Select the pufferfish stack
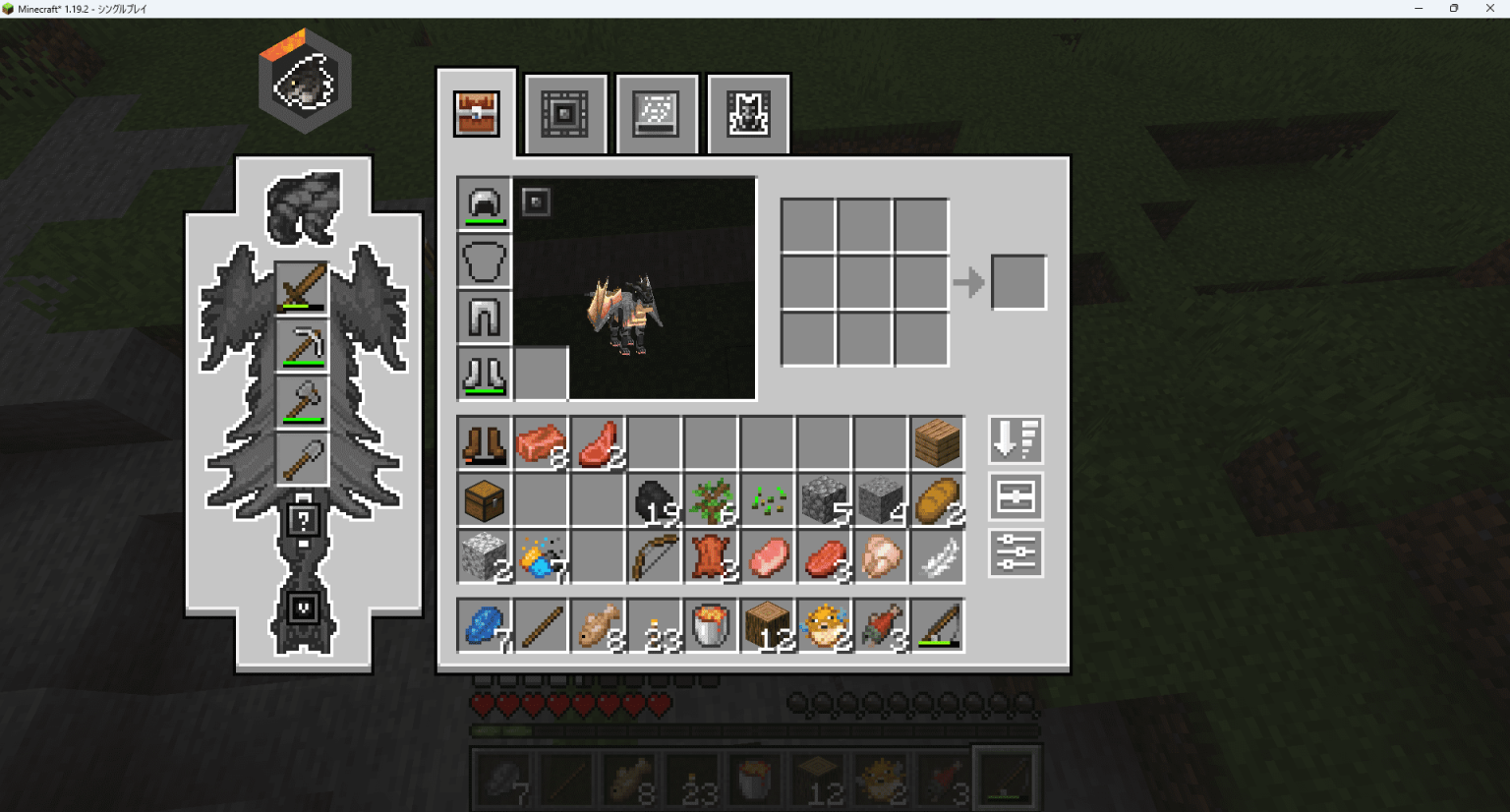Screen dimensions: 1510x812 point(824,626)
